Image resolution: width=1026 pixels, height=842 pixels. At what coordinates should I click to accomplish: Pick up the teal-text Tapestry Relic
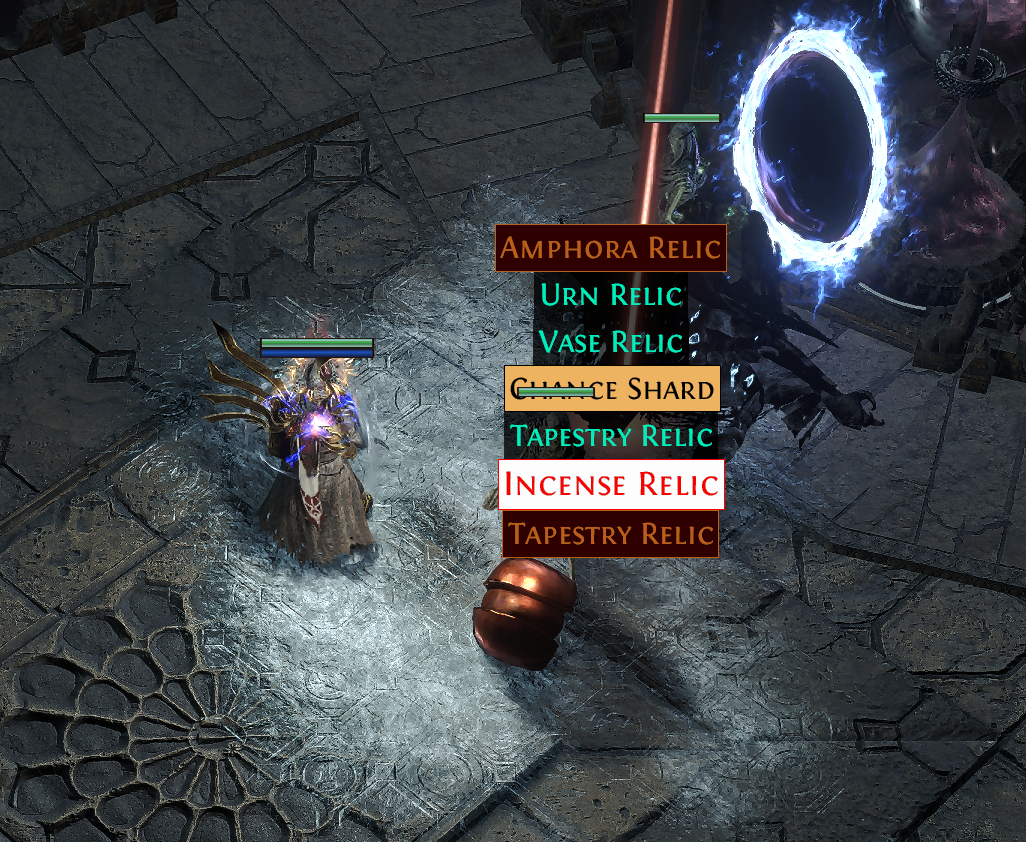tap(610, 436)
